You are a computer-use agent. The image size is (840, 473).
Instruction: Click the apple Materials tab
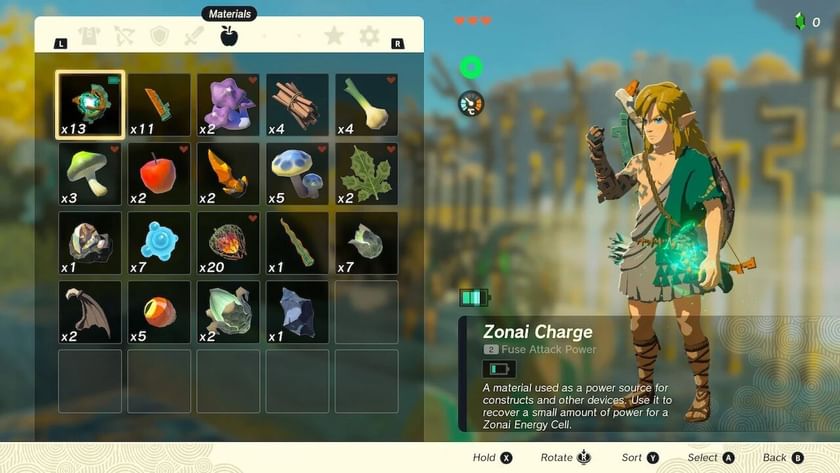pyautogui.click(x=229, y=37)
